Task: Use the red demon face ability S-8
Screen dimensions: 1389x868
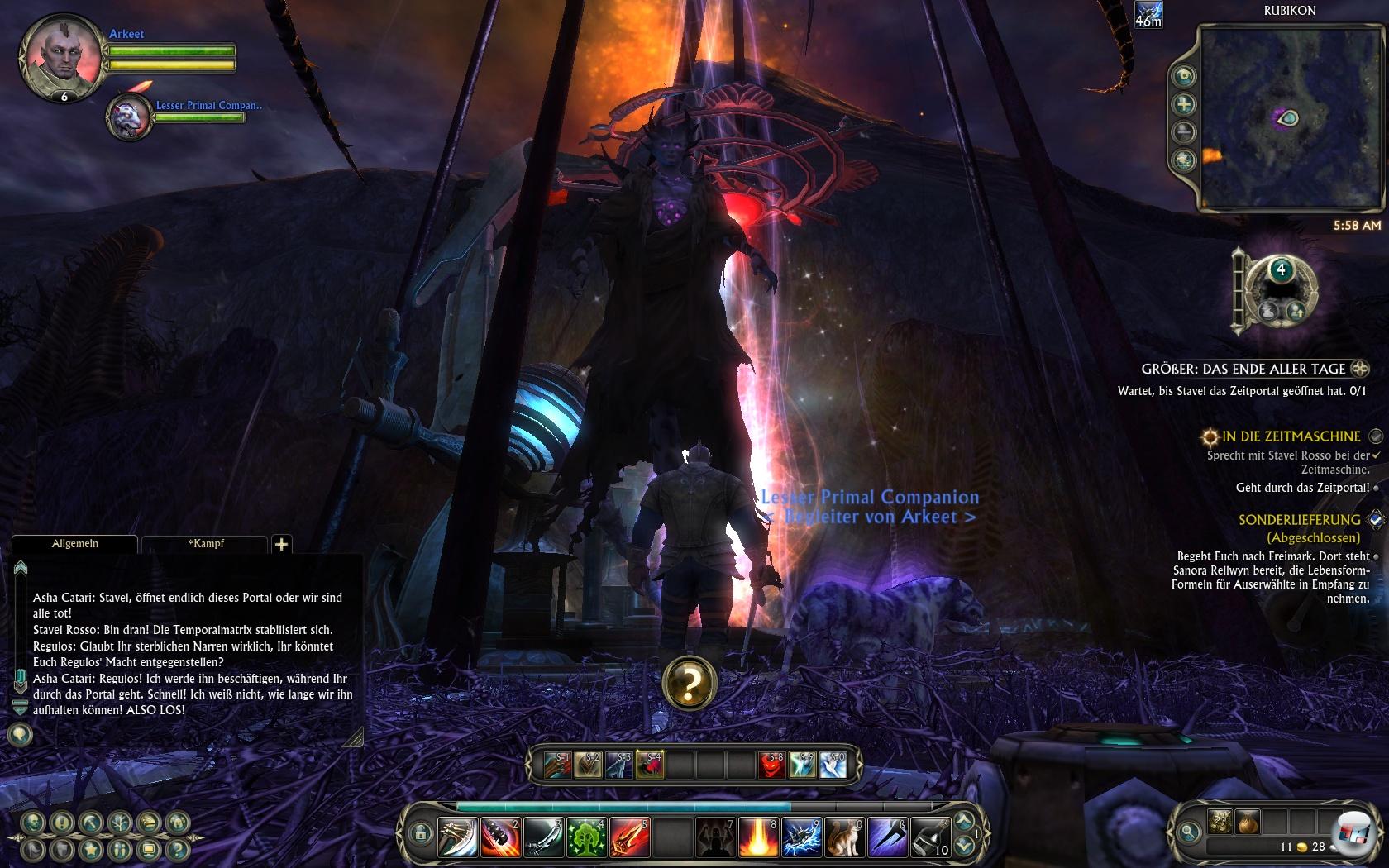Action: [x=772, y=765]
